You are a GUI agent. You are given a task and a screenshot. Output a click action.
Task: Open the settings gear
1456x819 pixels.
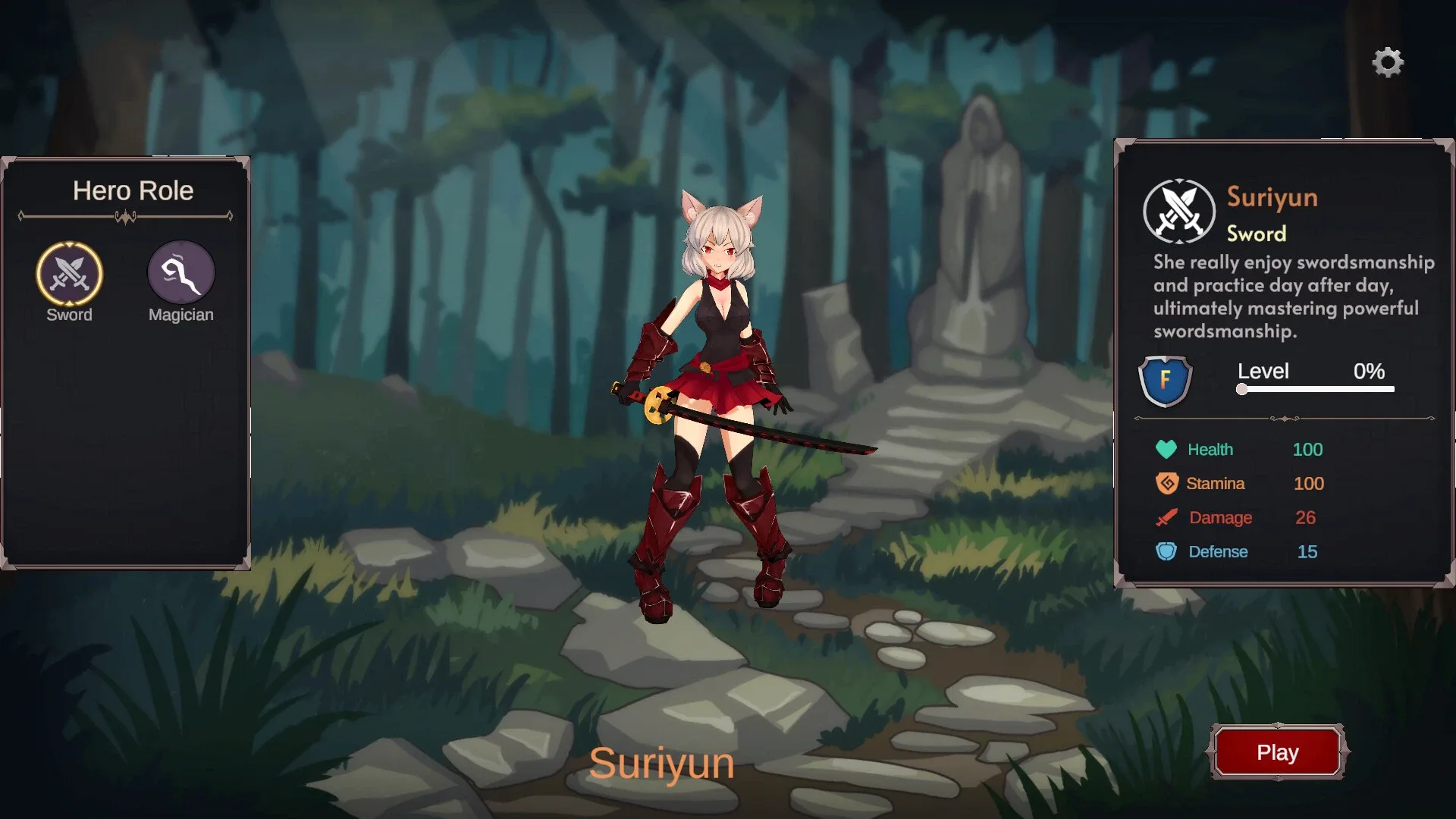click(x=1389, y=62)
